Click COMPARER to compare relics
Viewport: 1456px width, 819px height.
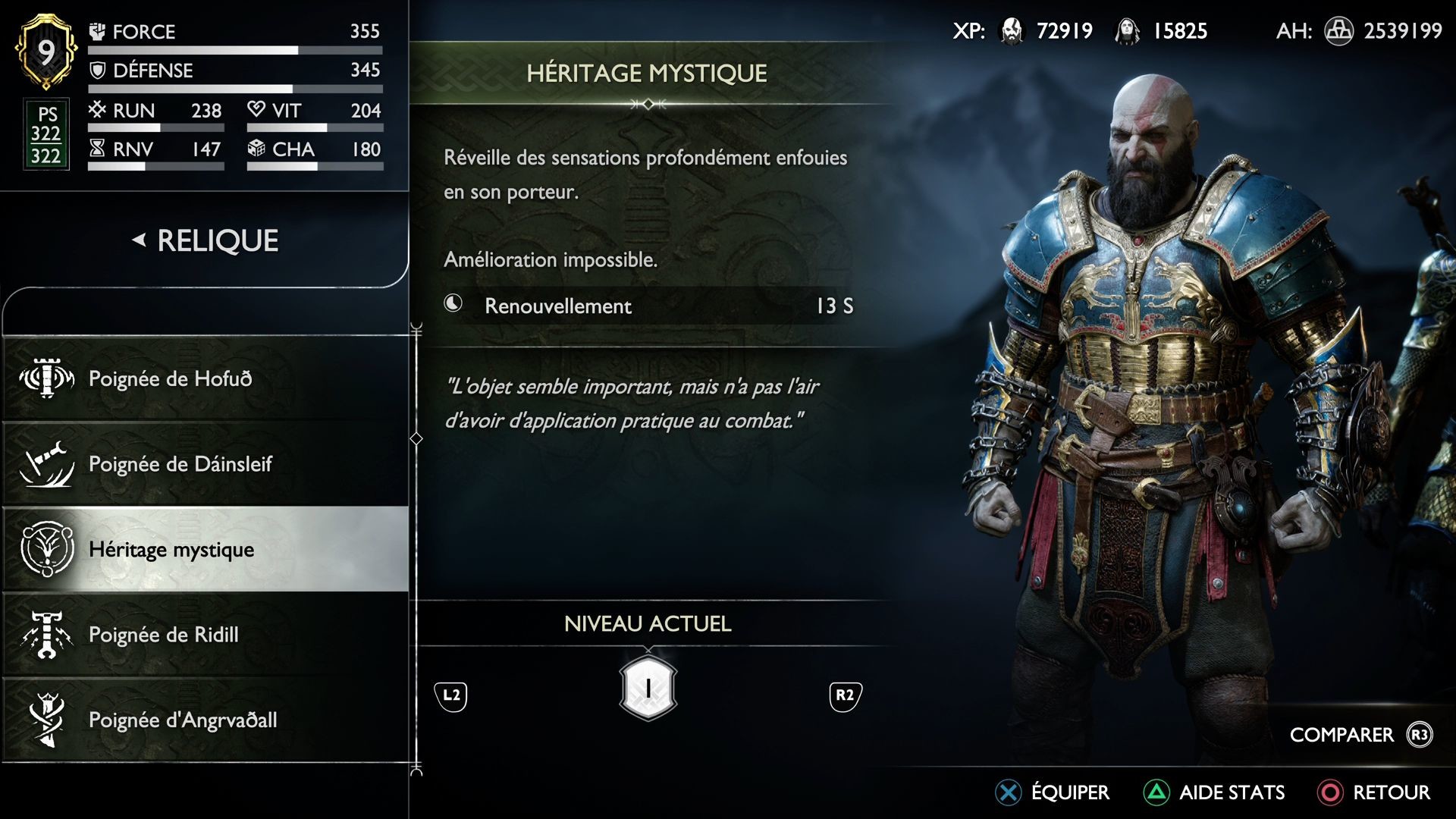(x=1341, y=734)
